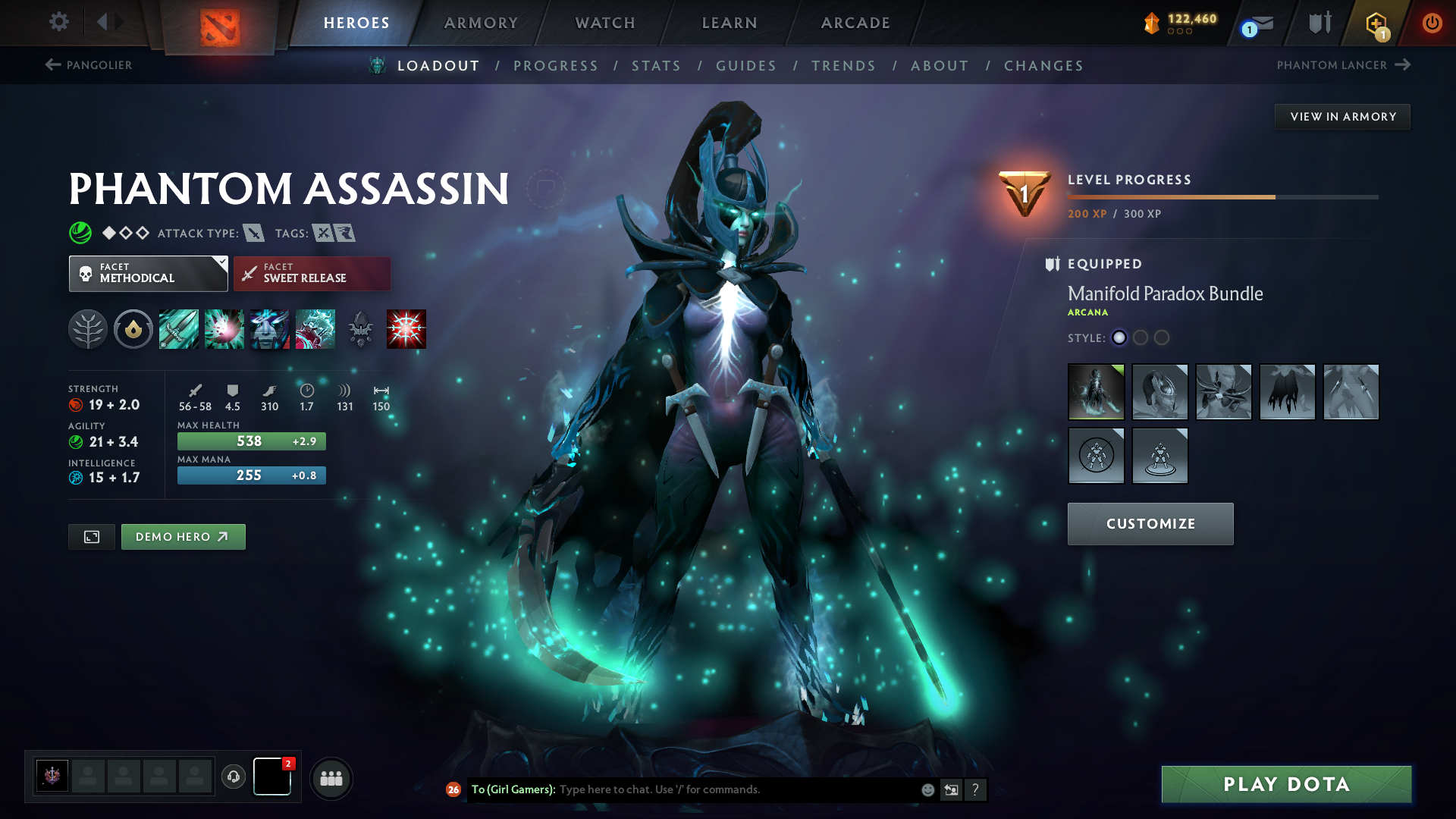The image size is (1456, 819).
Task: Select the Phantom Strike ability icon
Action: pos(224,328)
